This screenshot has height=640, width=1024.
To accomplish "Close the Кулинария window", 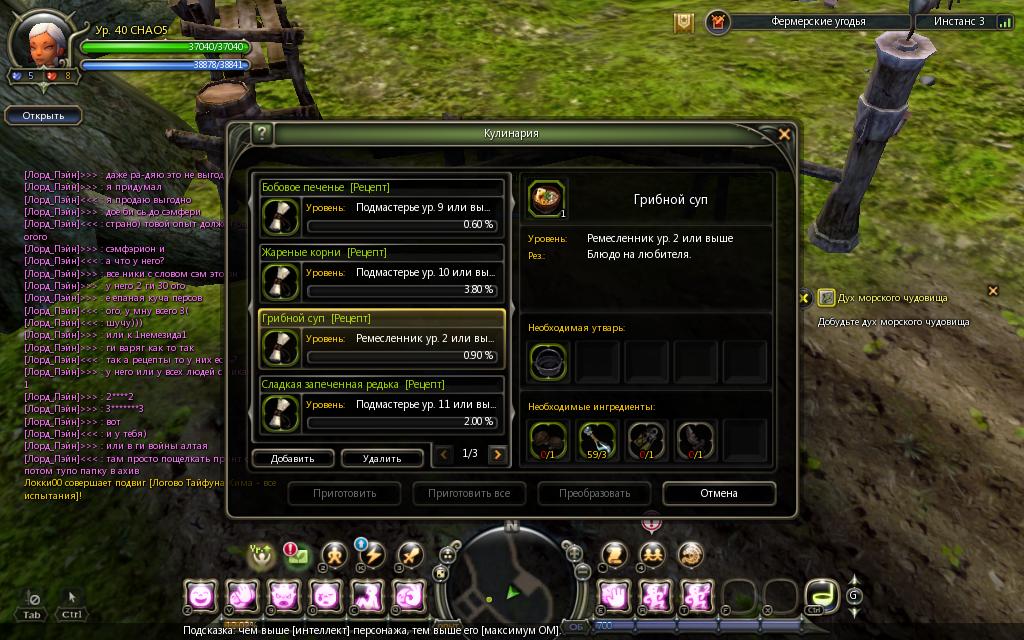I will coord(784,134).
